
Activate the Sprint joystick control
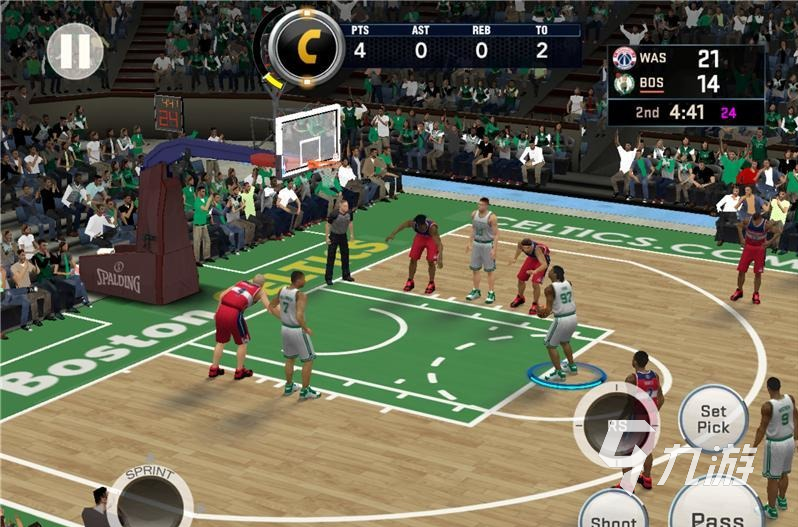click(x=150, y=496)
